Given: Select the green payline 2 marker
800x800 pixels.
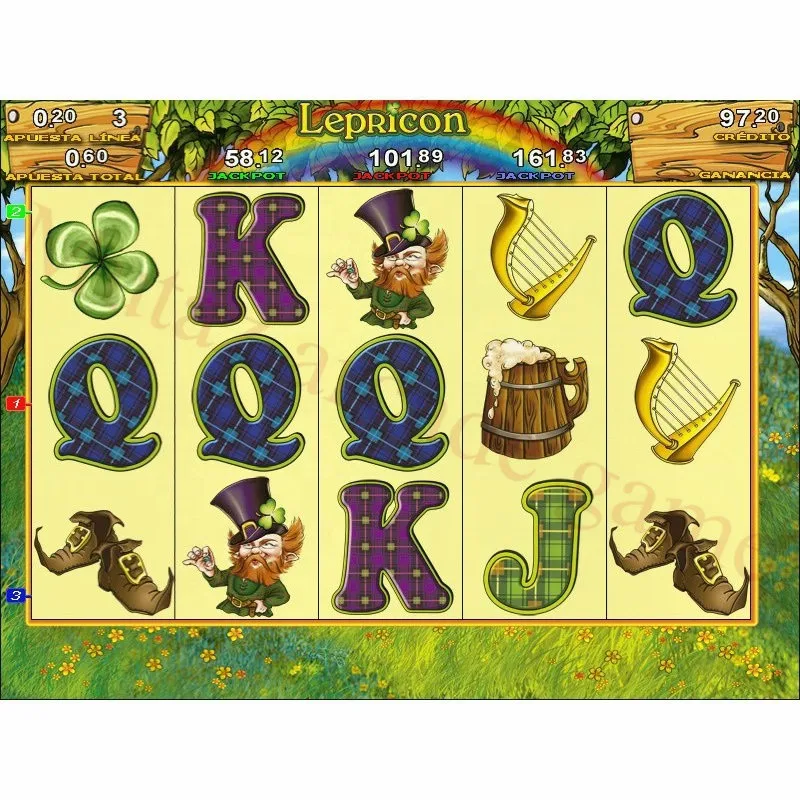Looking at the screenshot, I should point(16,211).
